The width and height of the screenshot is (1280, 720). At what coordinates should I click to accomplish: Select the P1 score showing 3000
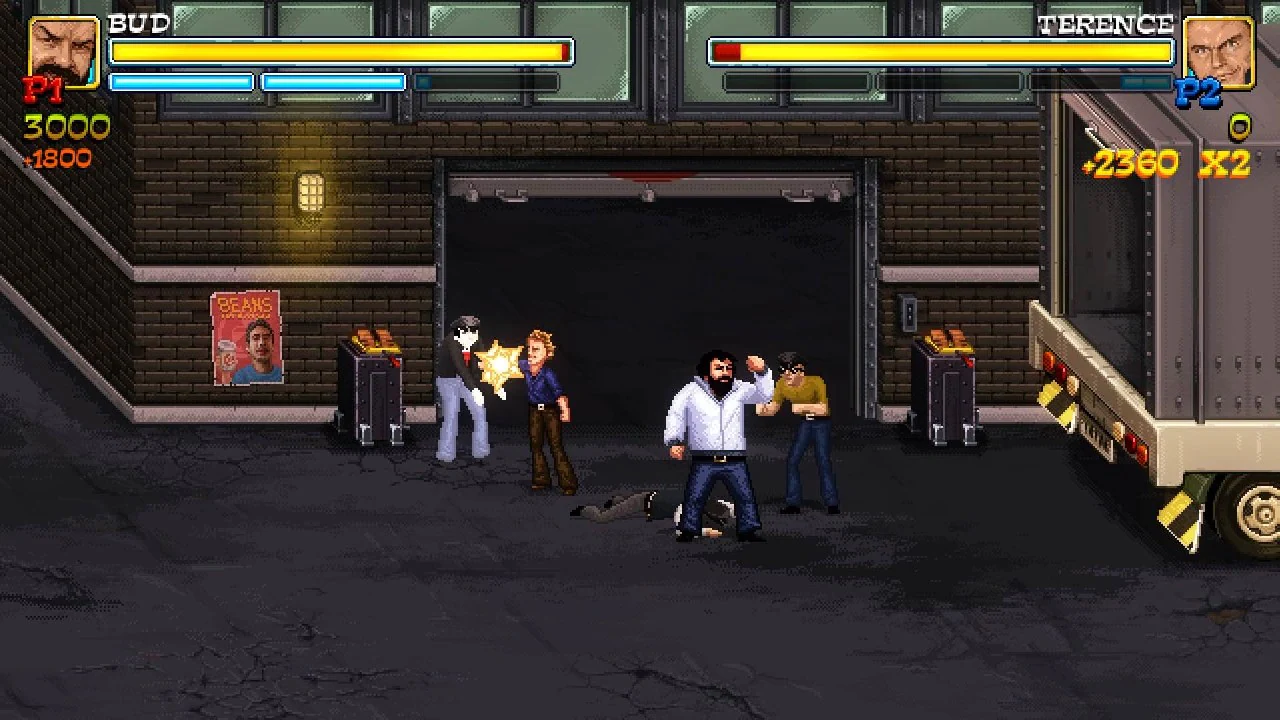[65, 127]
